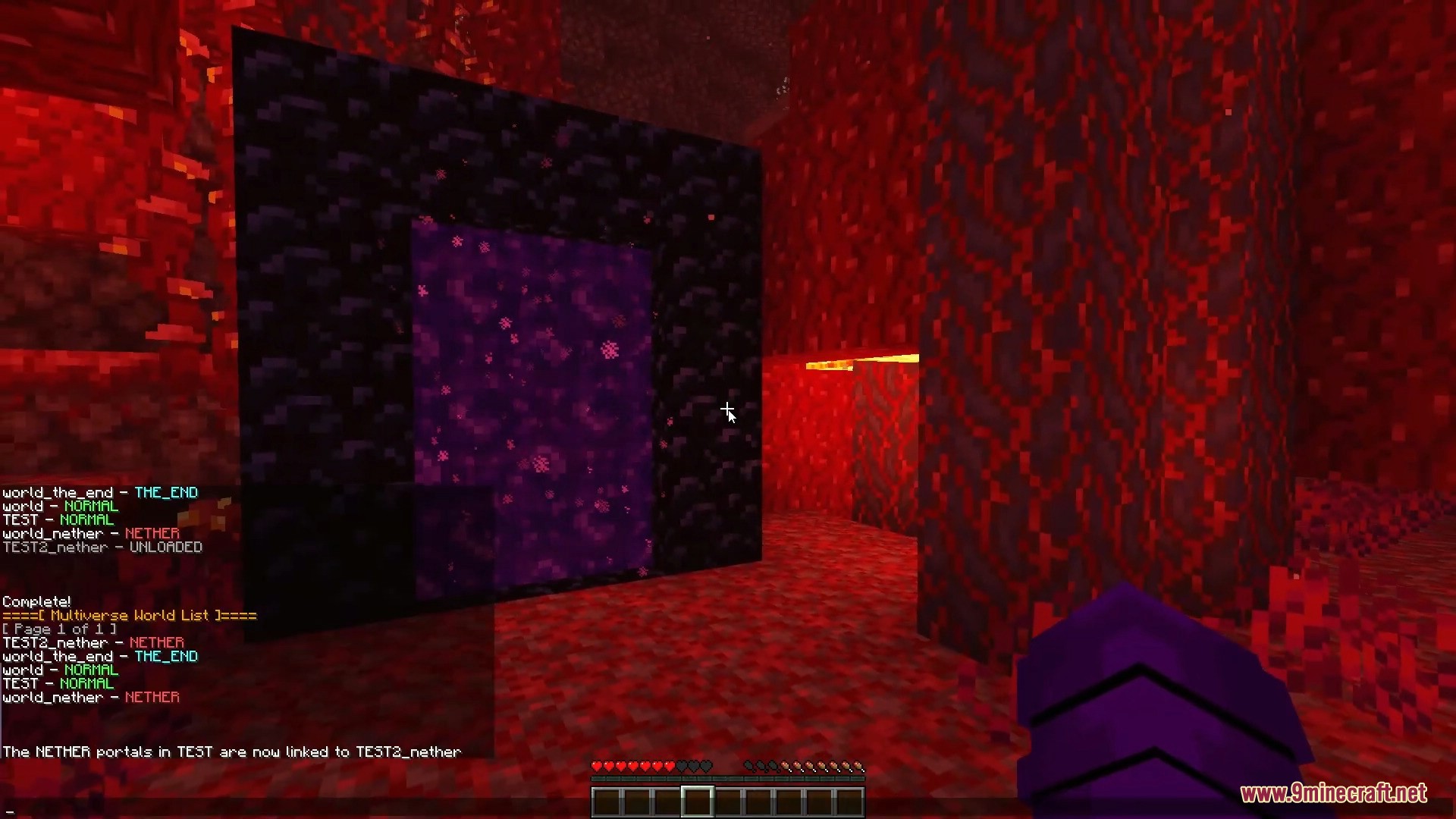This screenshot has width=1456, height=819.
Task: Click the TEST2_nether - NETHER list entry
Action: (93, 642)
